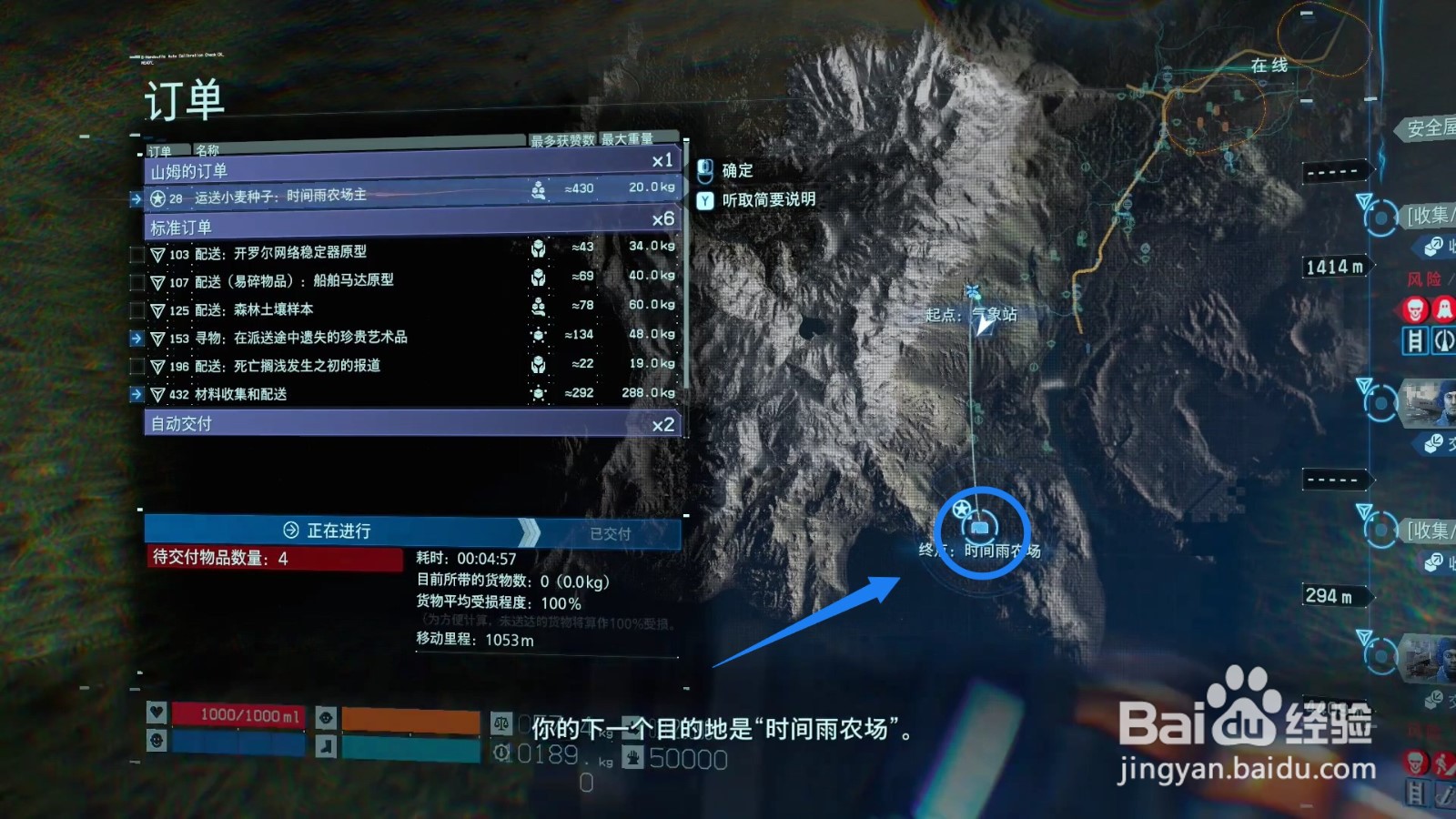Toggle the filter triangle on order 103
Image resolution: width=1456 pixels, height=819 pixels.
pos(157,252)
